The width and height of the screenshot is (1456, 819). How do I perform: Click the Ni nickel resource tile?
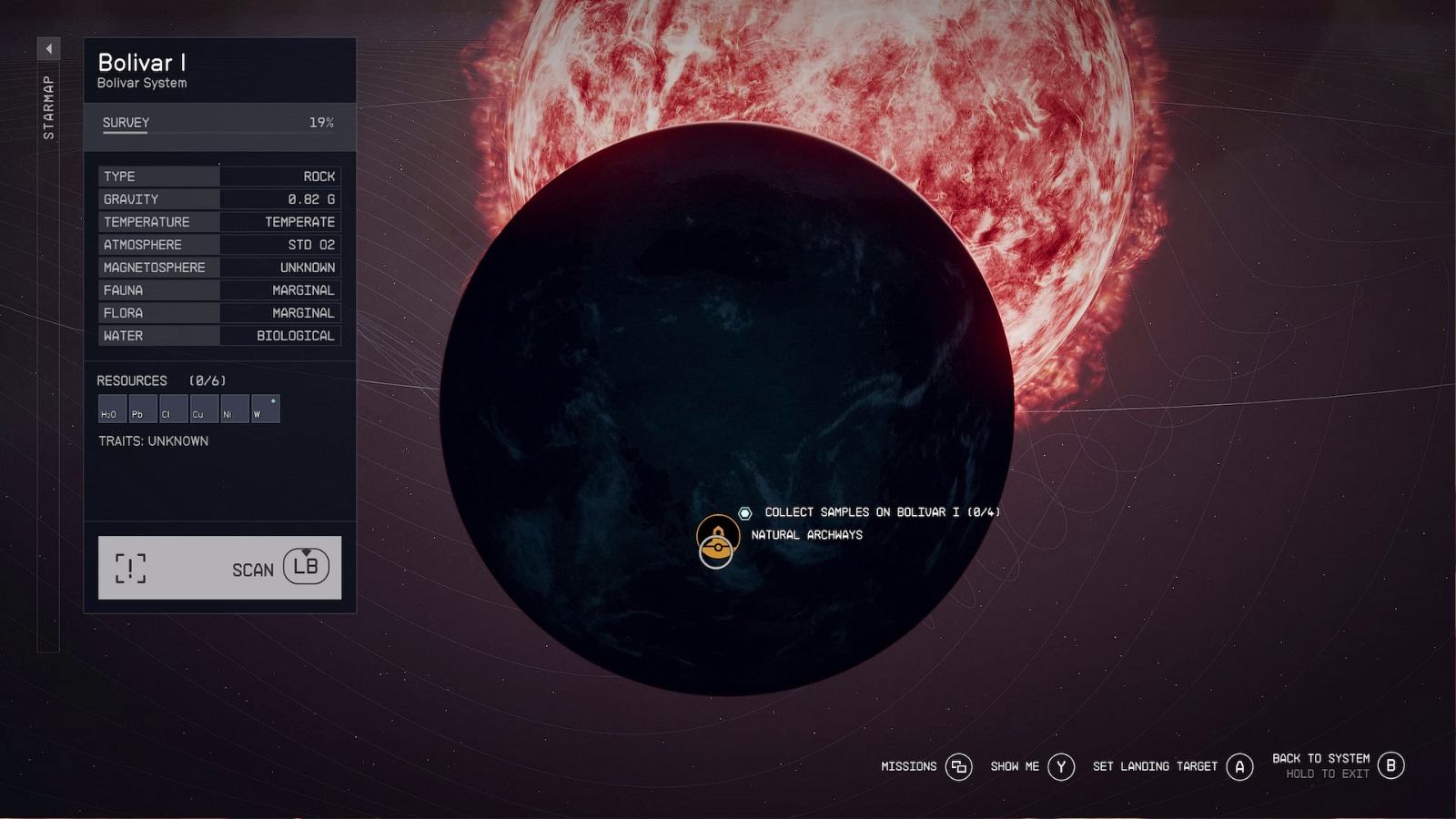point(234,409)
